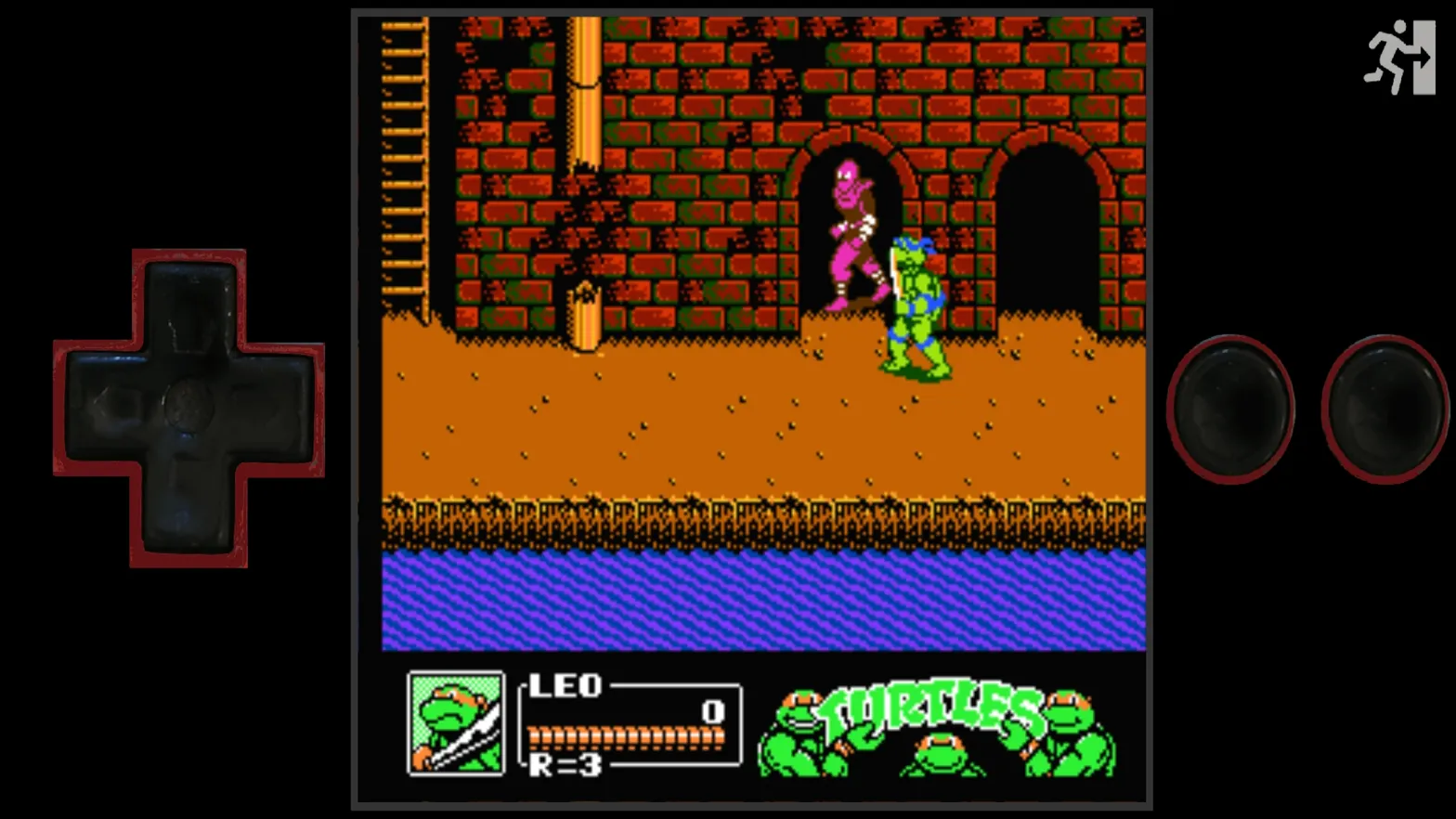Click Leonardo on the sandy ground

point(915,306)
